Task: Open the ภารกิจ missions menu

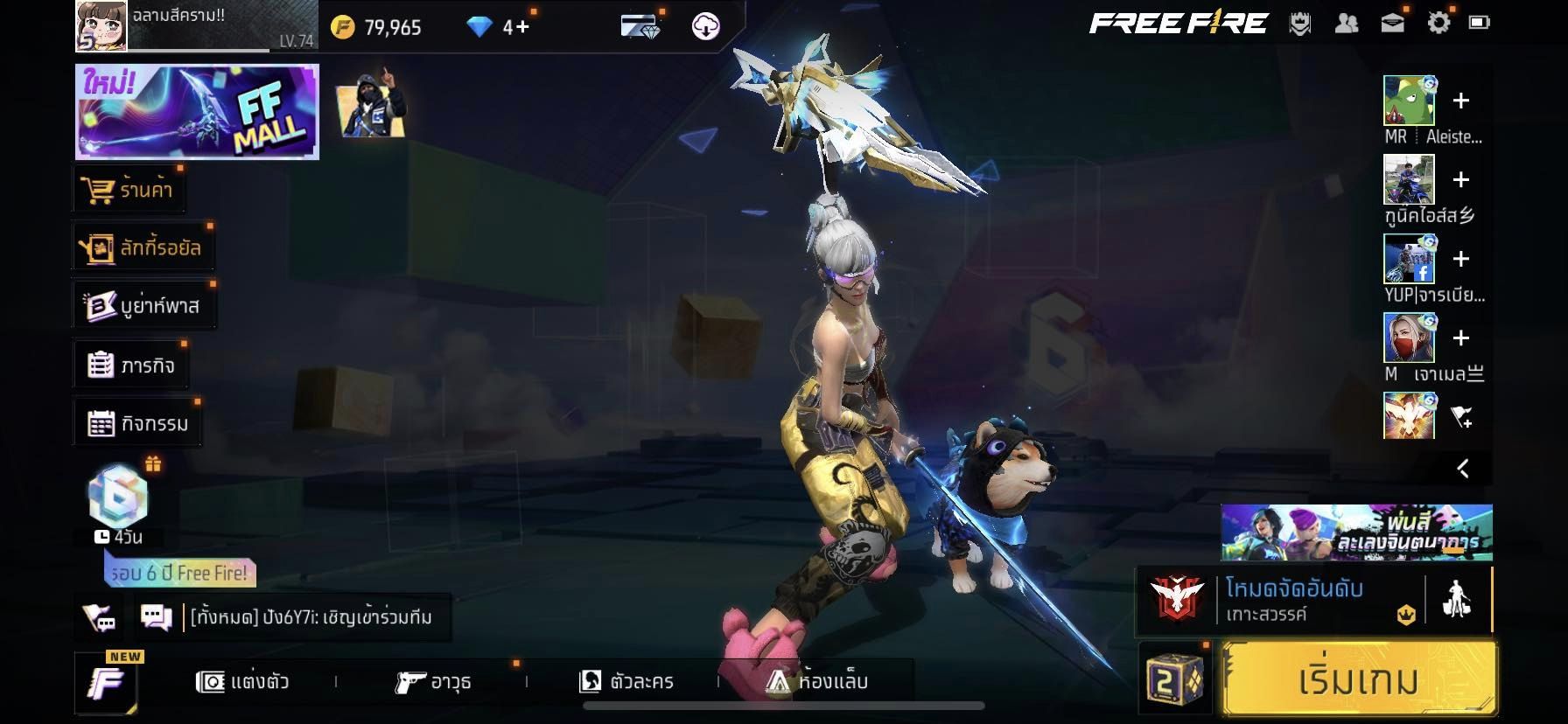Action: pyautogui.click(x=131, y=365)
